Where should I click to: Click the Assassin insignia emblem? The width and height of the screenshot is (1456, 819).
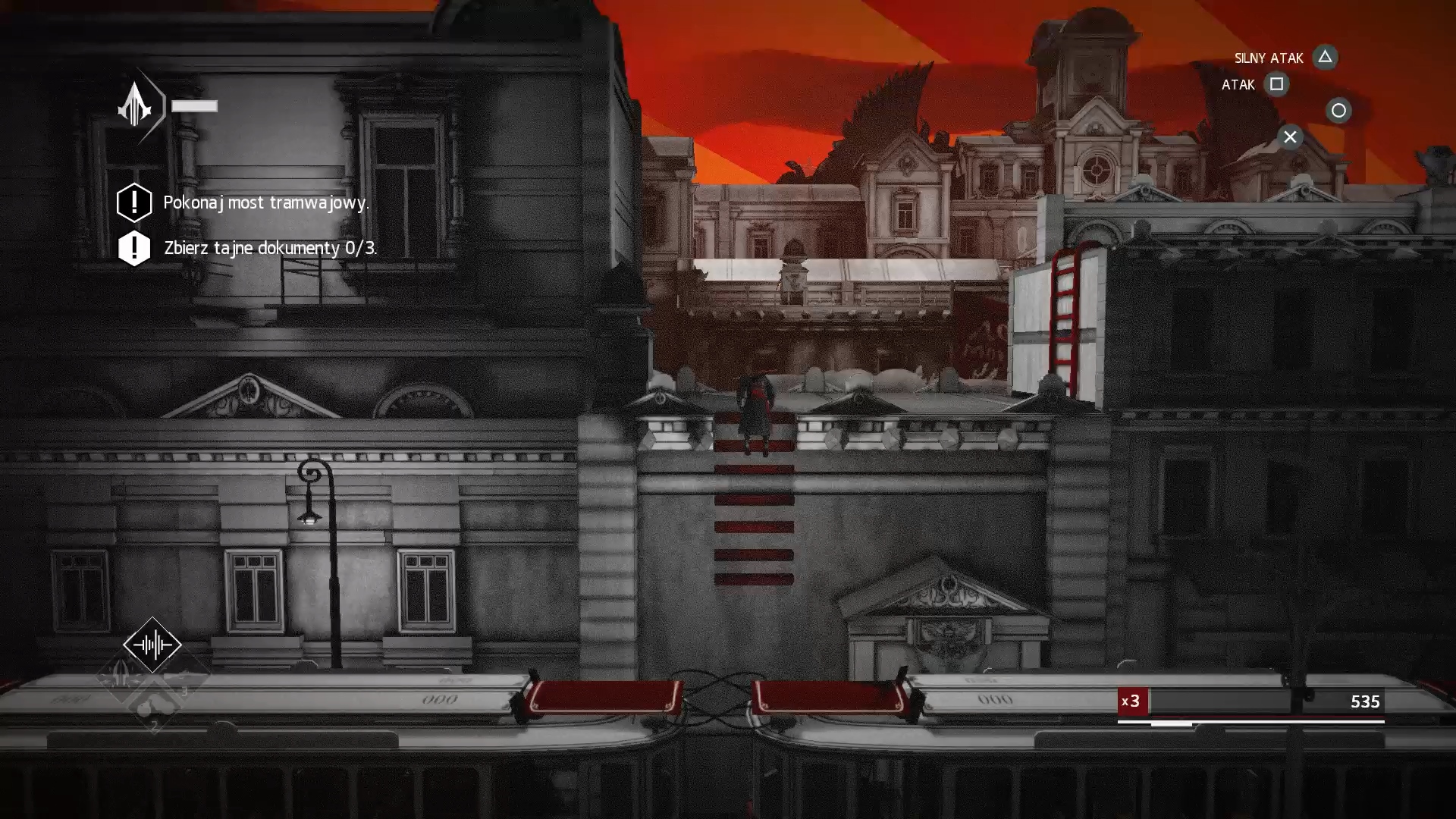click(x=136, y=105)
